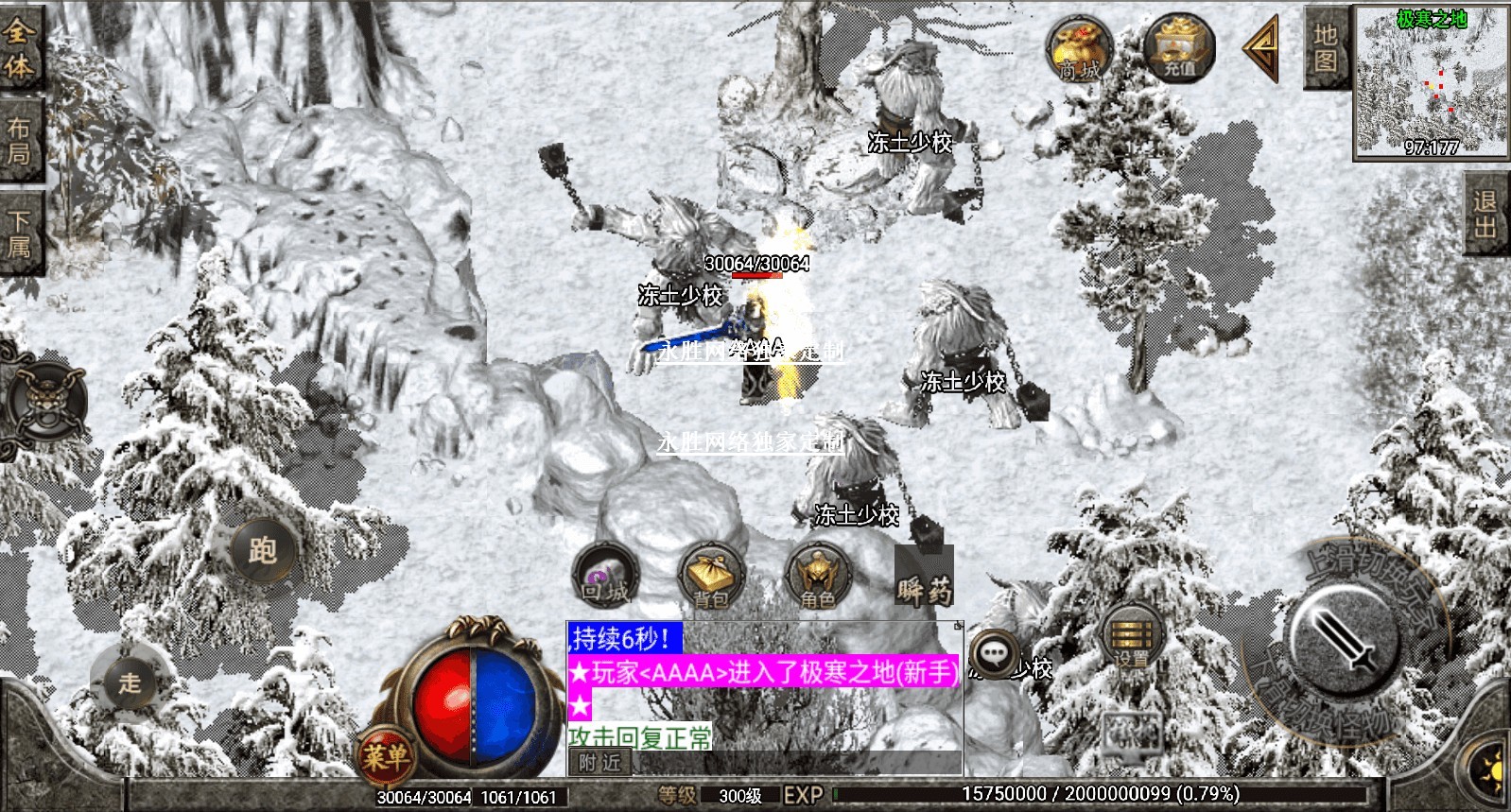The width and height of the screenshot is (1511, 812).
Task: Activate the 跑 run button
Action: (x=262, y=549)
